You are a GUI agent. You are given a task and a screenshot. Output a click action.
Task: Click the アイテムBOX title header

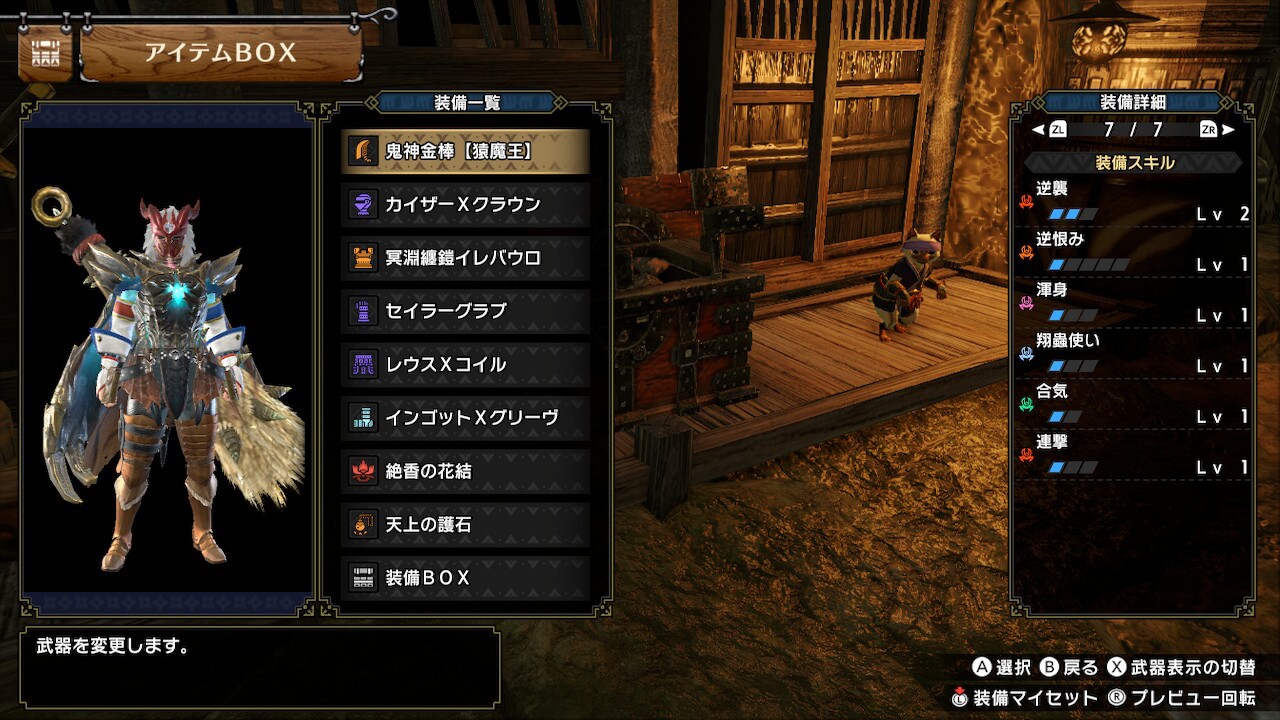click(x=220, y=53)
